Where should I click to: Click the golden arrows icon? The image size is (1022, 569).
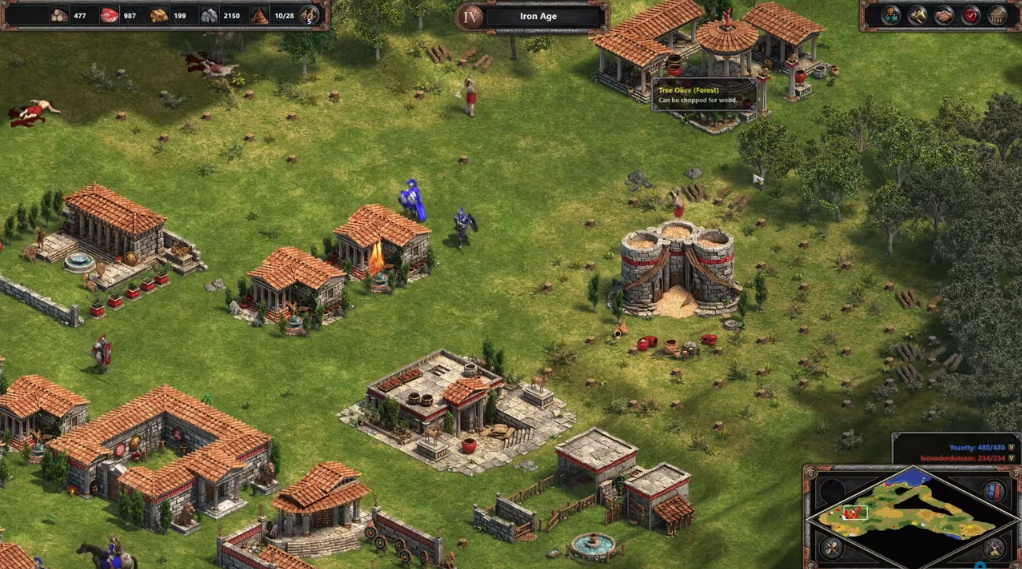click(x=917, y=15)
